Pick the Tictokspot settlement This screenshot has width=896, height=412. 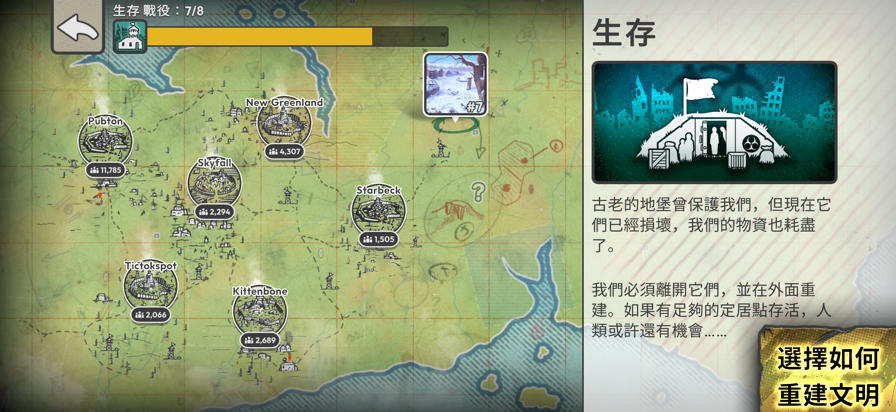pyautogui.click(x=151, y=287)
